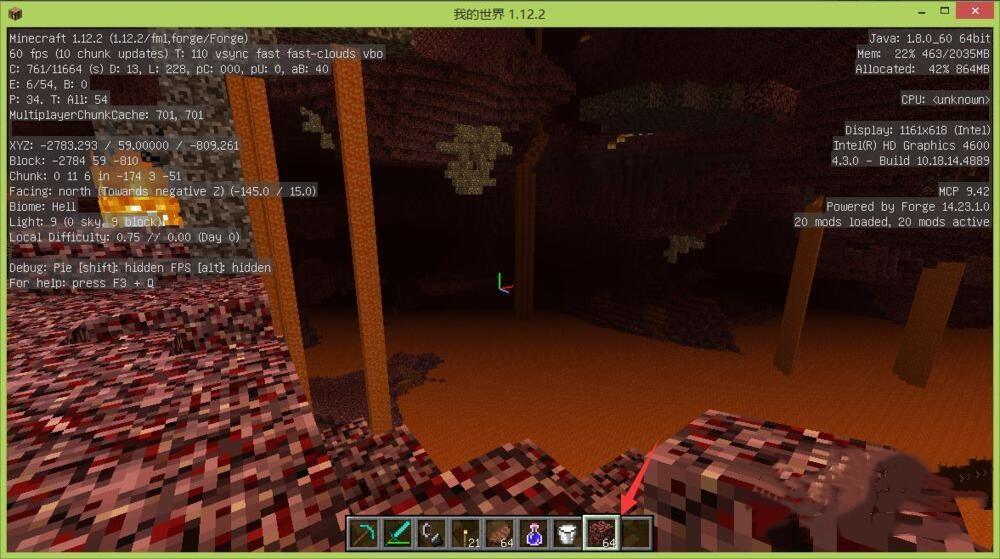Choose the flint and steel slot
The height and width of the screenshot is (559, 1000).
coord(431,533)
